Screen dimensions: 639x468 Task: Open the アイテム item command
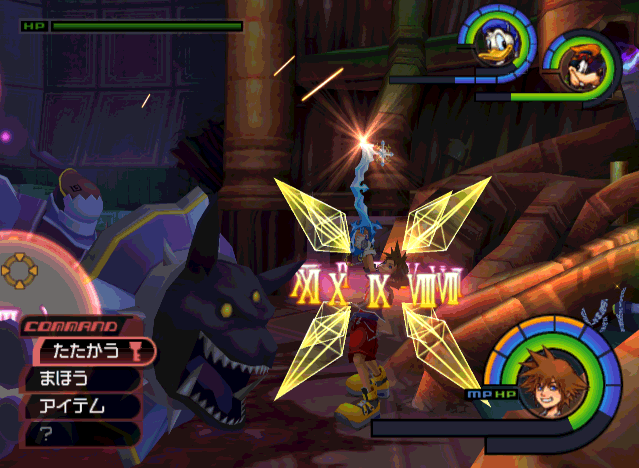78,406
